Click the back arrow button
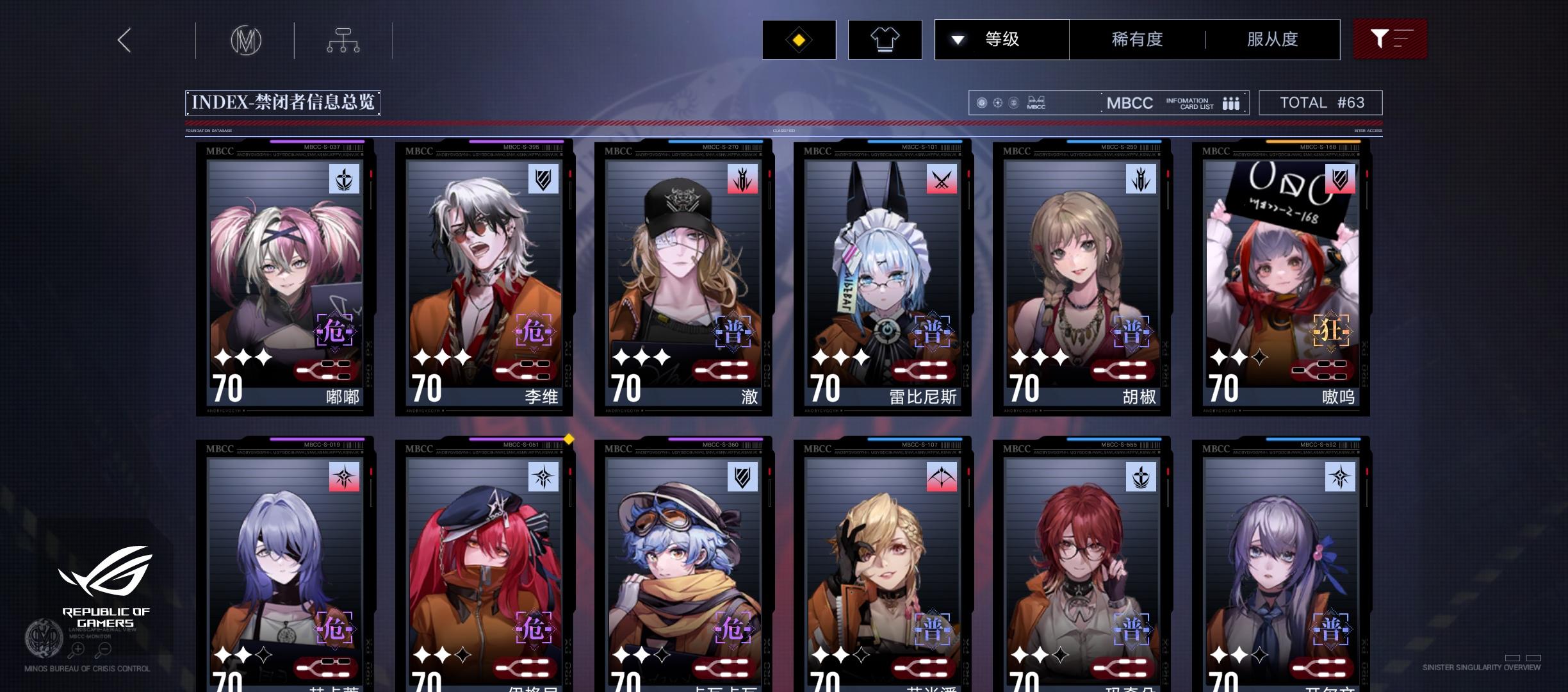The image size is (1568, 692). 124,40
